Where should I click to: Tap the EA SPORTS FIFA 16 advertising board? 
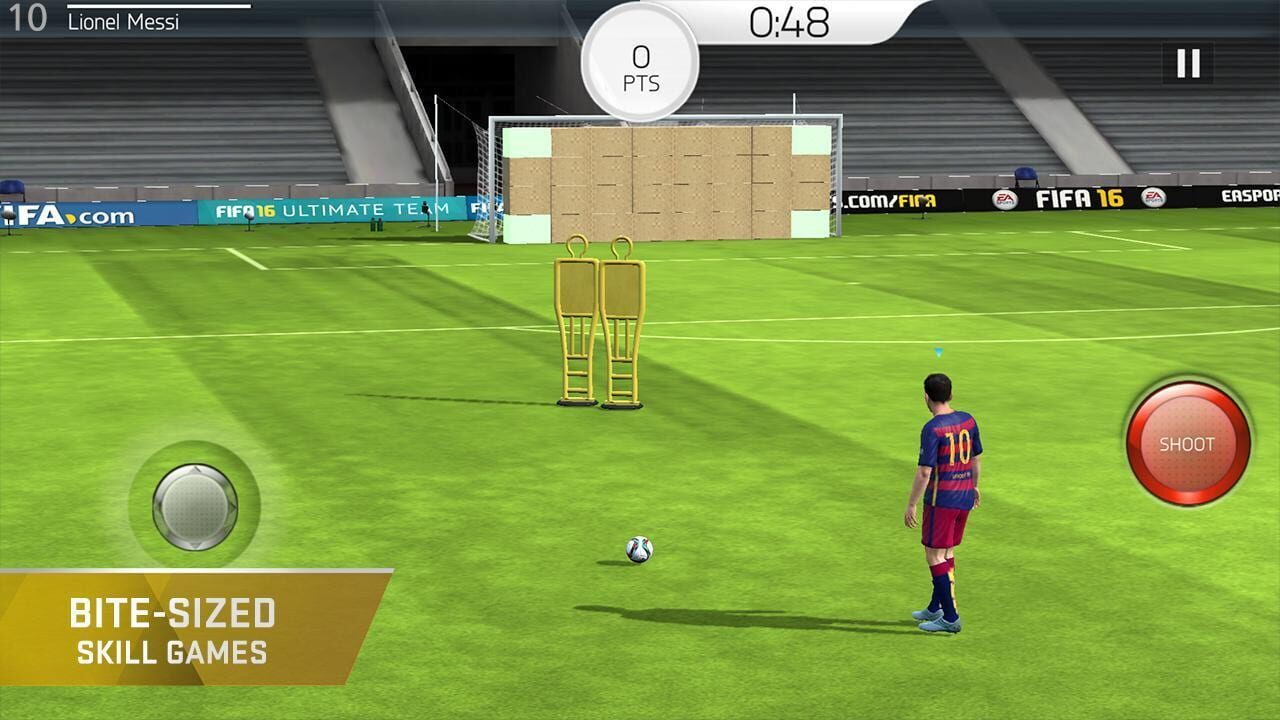coord(1080,197)
